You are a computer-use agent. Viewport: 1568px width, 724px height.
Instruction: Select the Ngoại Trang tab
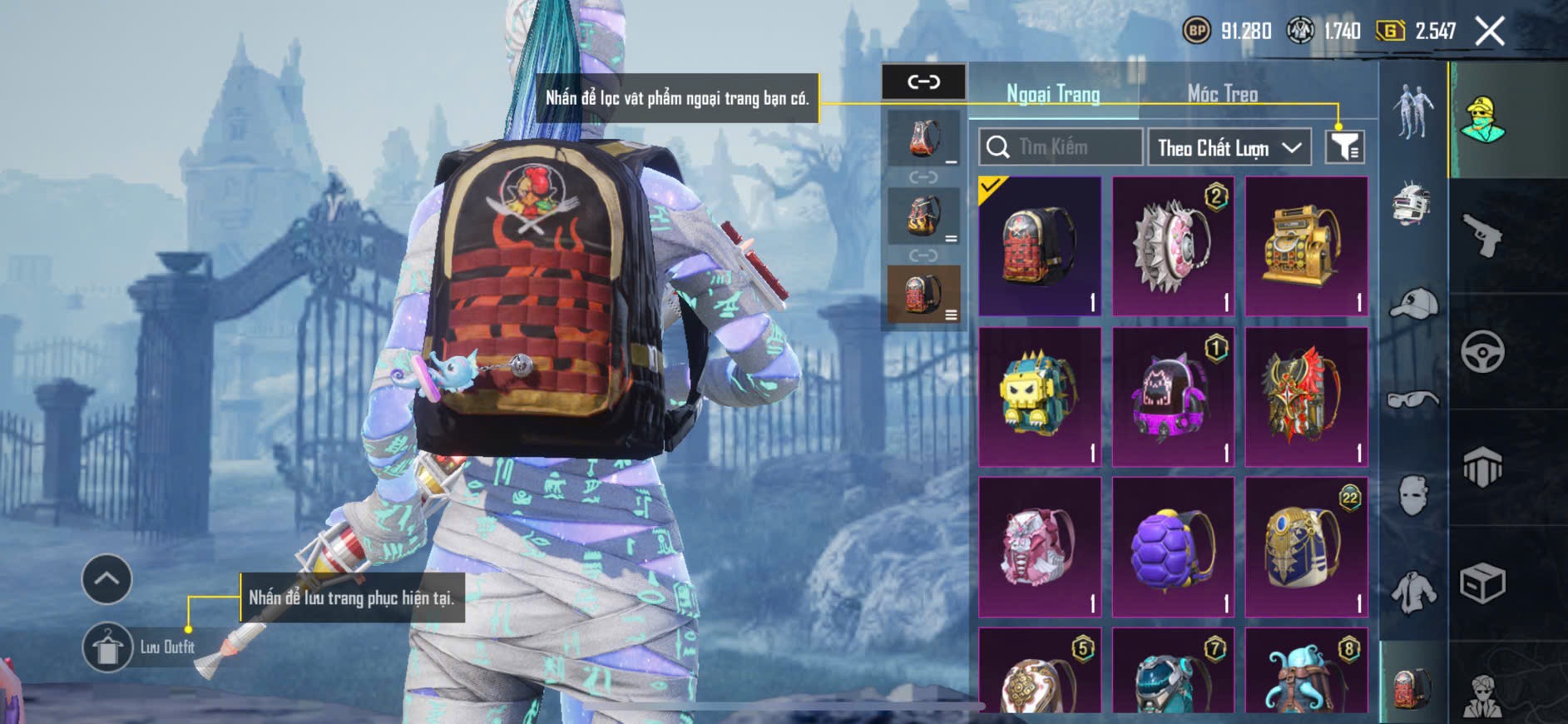pos(1053,93)
